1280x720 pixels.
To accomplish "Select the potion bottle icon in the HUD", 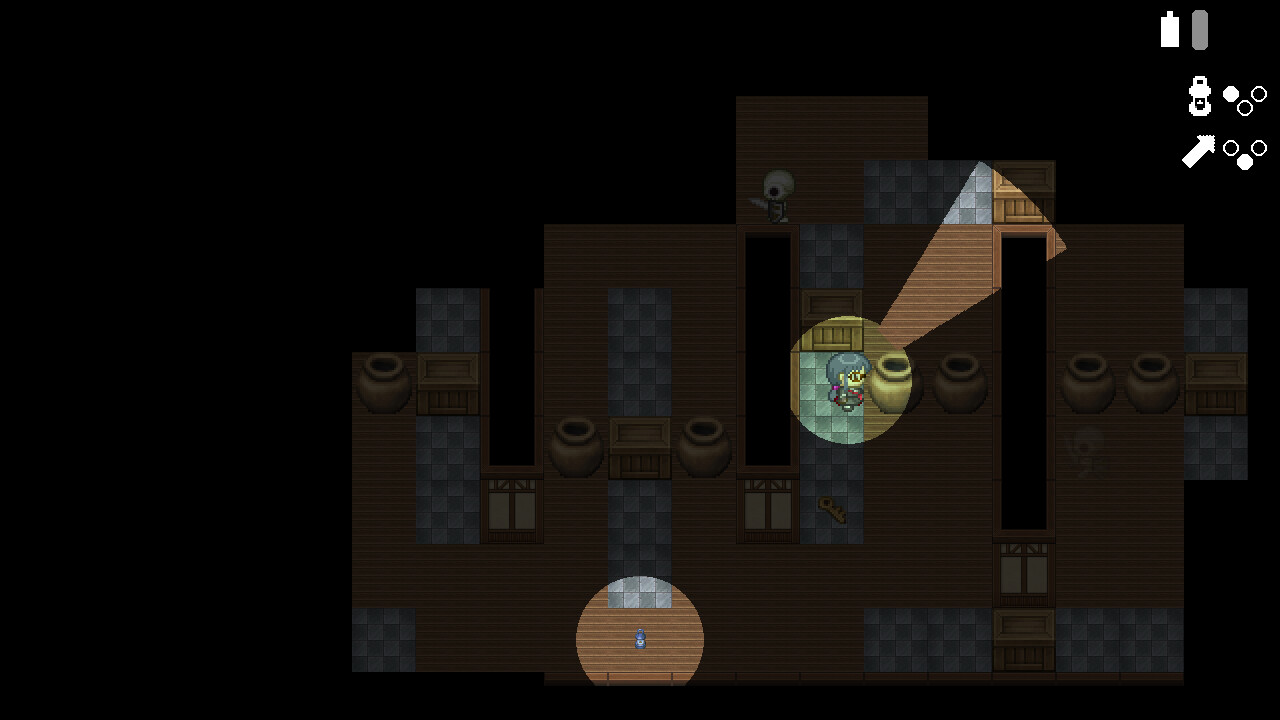I will point(1198,96).
